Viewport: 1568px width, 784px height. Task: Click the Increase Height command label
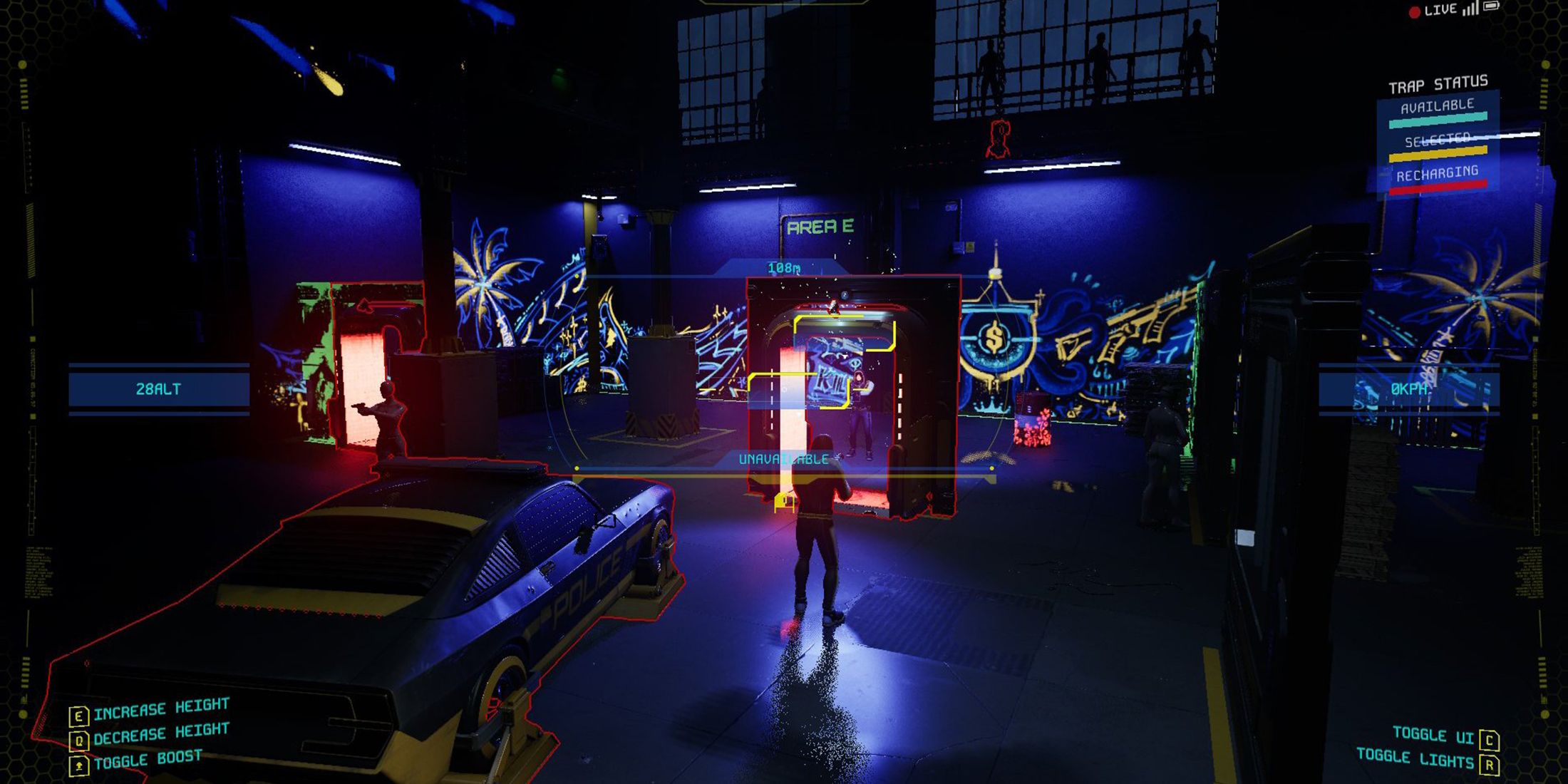tap(162, 708)
